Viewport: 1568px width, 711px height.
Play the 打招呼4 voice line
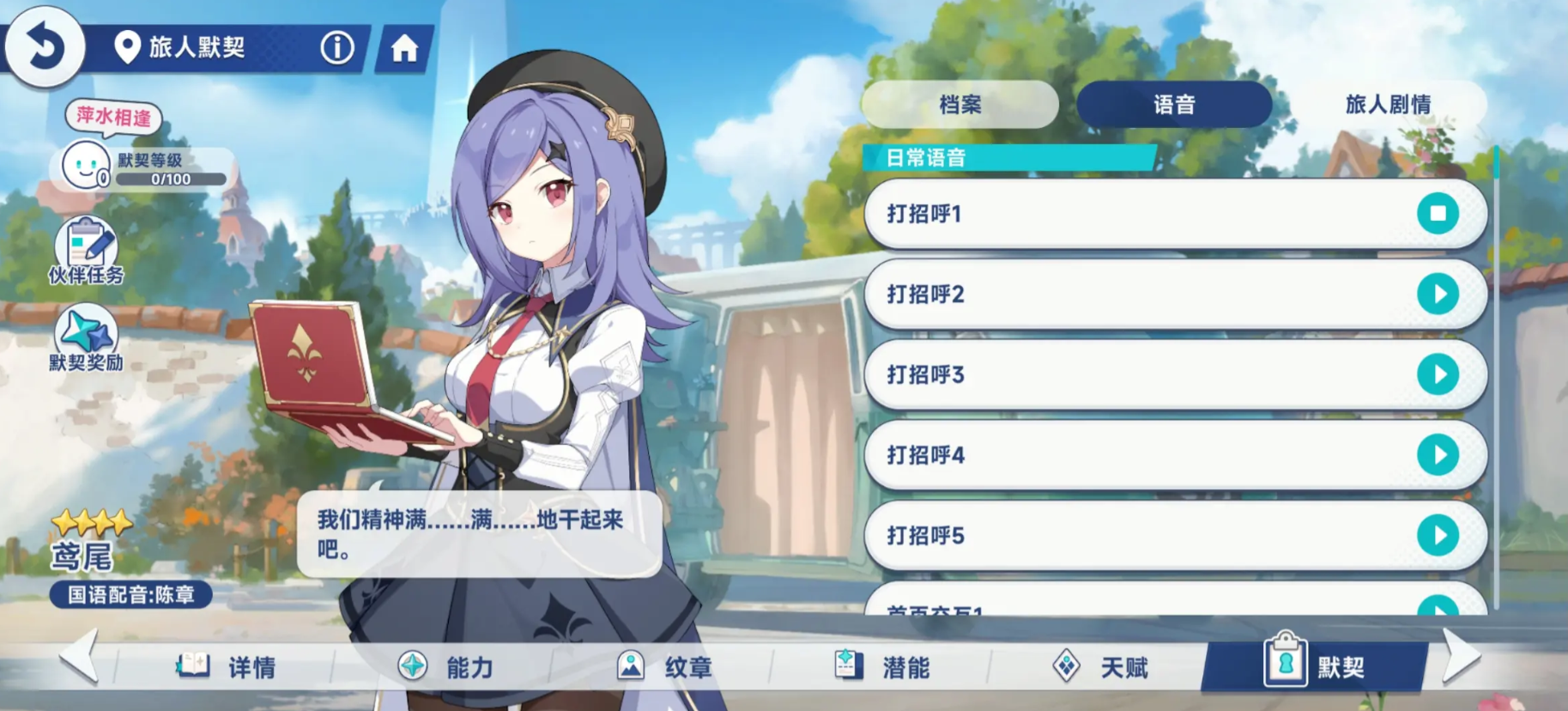point(1438,455)
